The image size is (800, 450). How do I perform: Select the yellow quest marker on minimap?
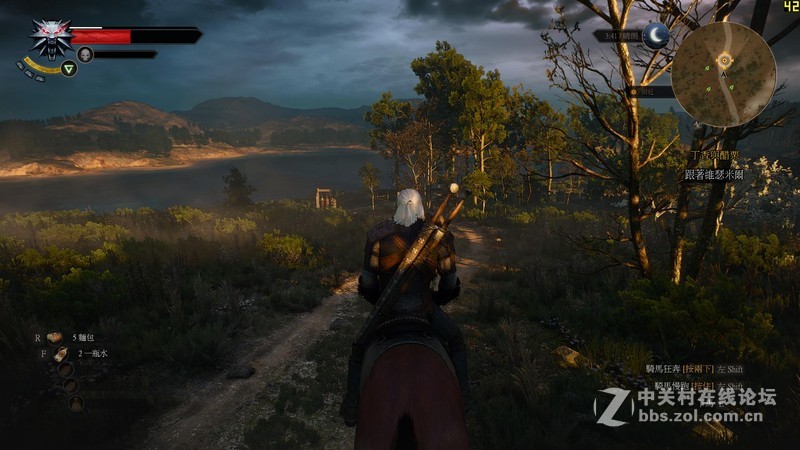[724, 60]
